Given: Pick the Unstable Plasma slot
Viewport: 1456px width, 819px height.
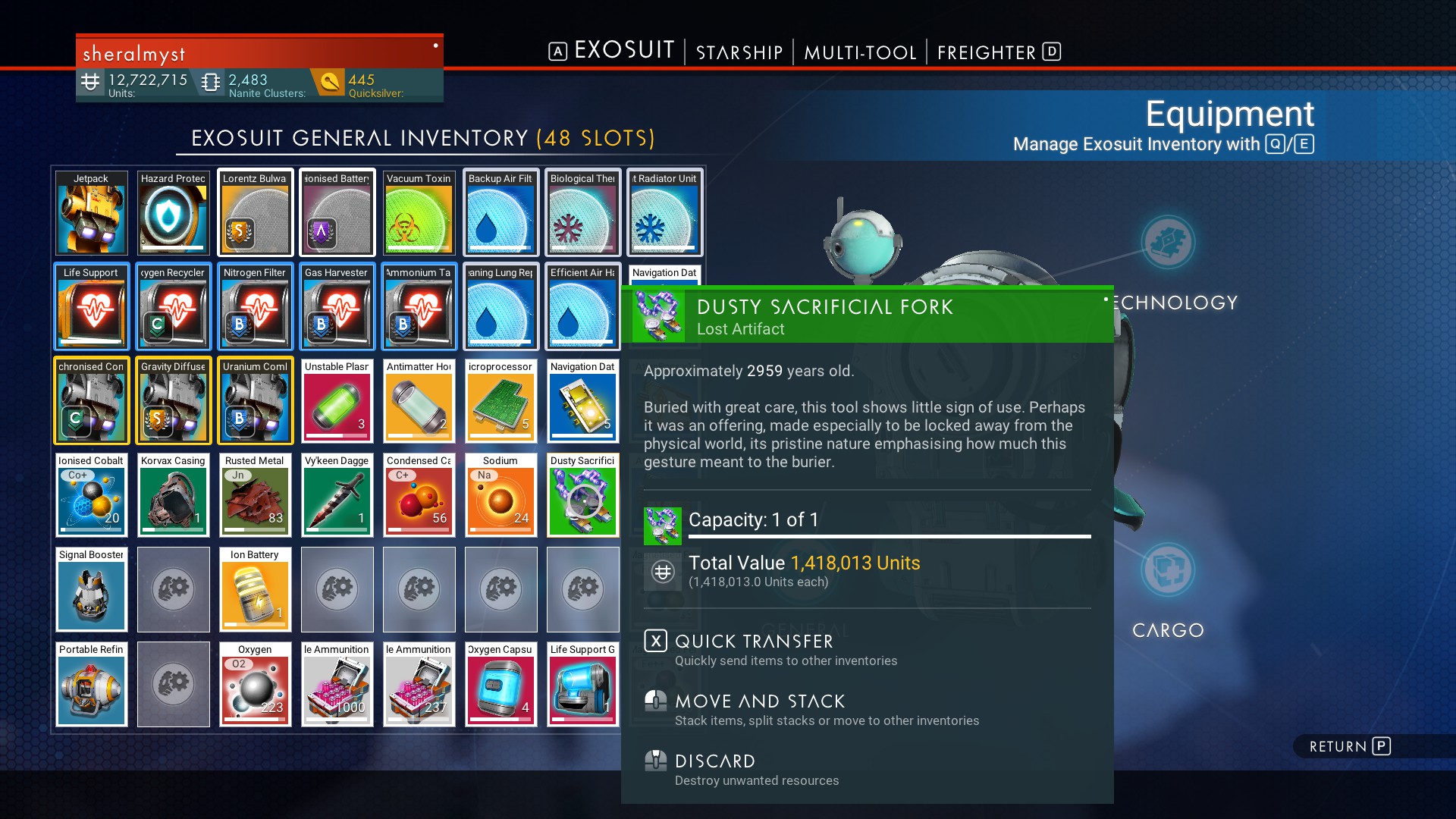Looking at the screenshot, I should tap(337, 401).
